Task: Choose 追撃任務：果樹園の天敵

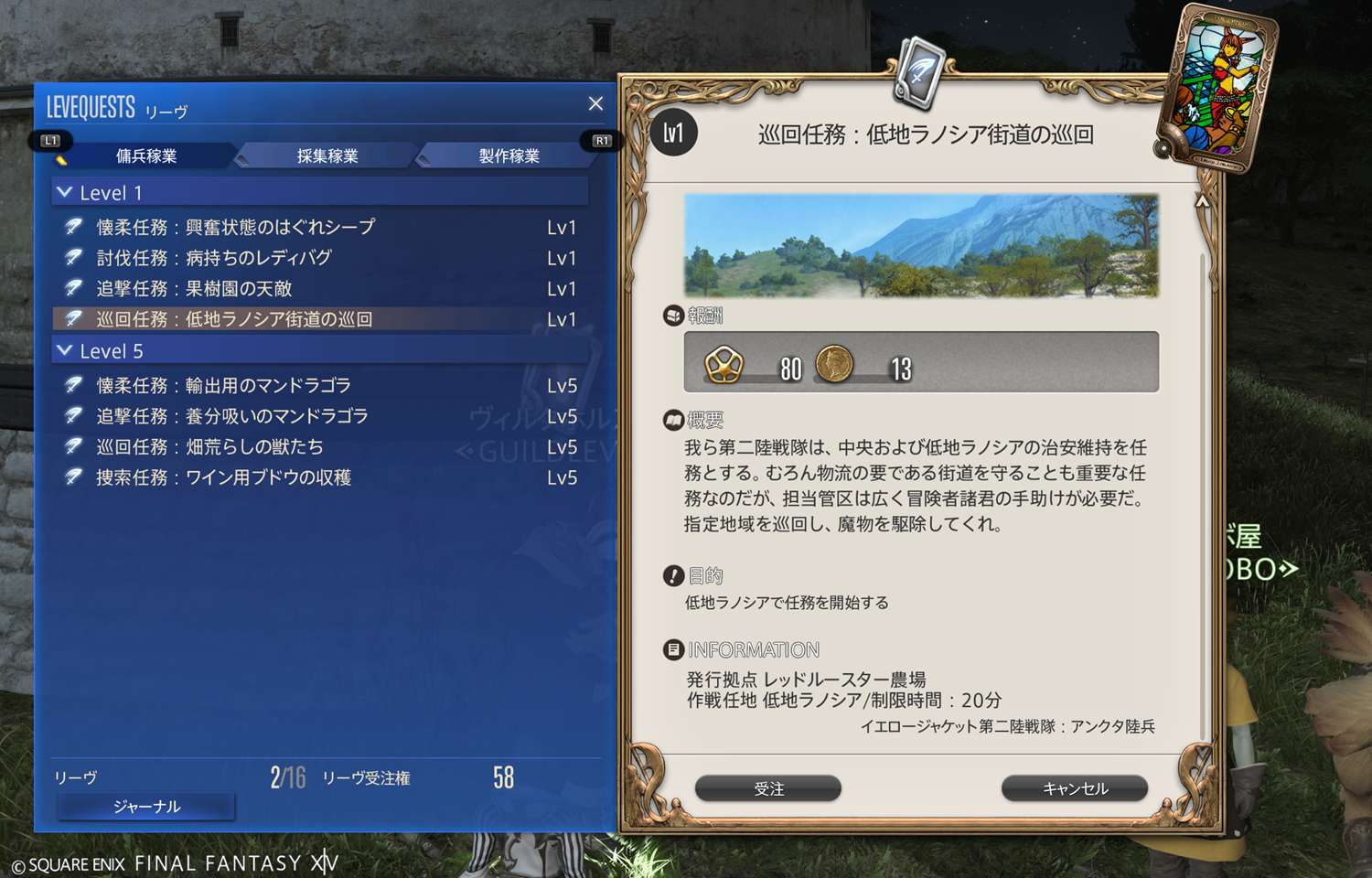Action: coord(194,289)
